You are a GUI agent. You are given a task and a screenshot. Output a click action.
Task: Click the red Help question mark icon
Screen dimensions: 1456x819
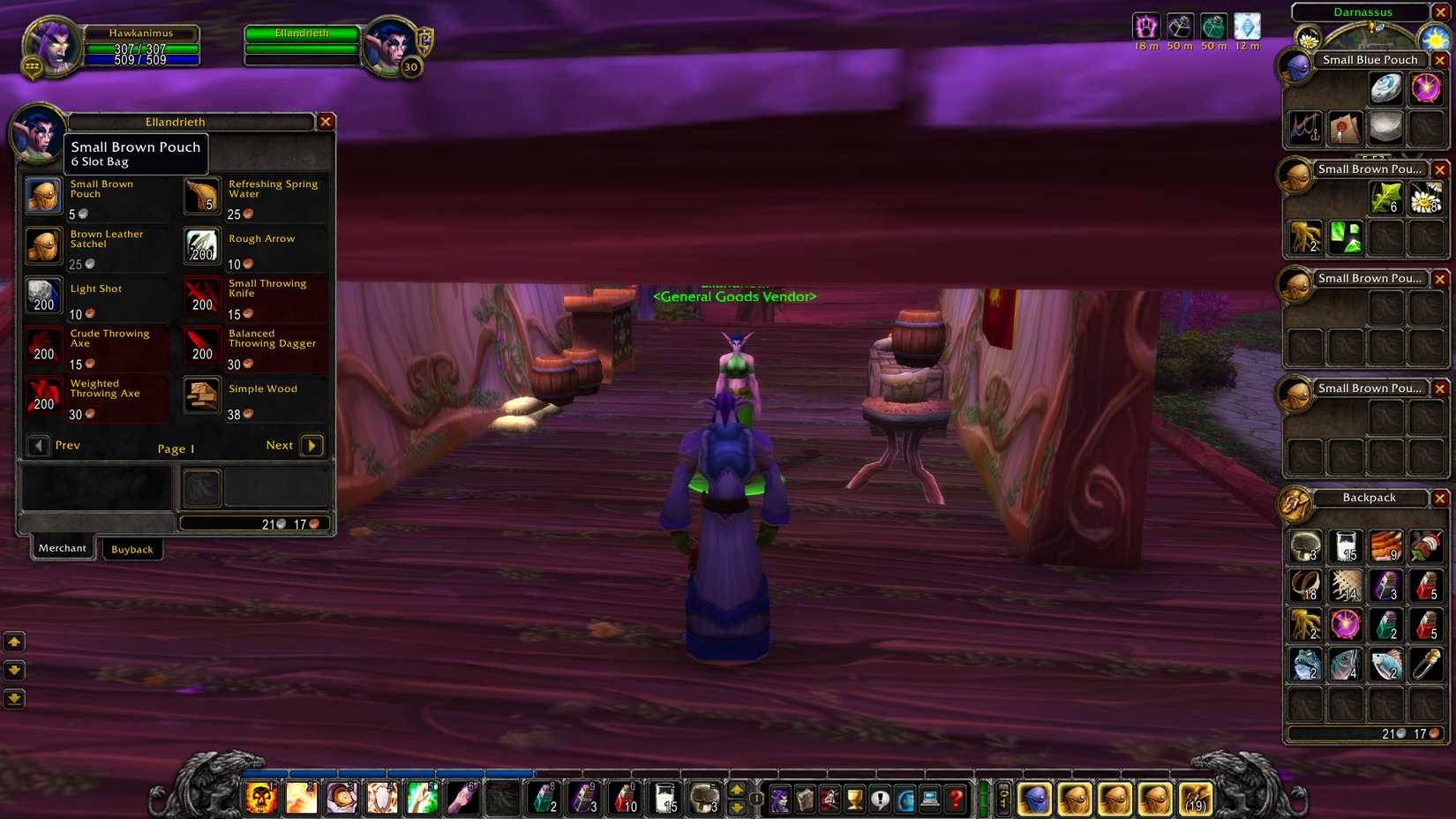pyautogui.click(x=956, y=801)
